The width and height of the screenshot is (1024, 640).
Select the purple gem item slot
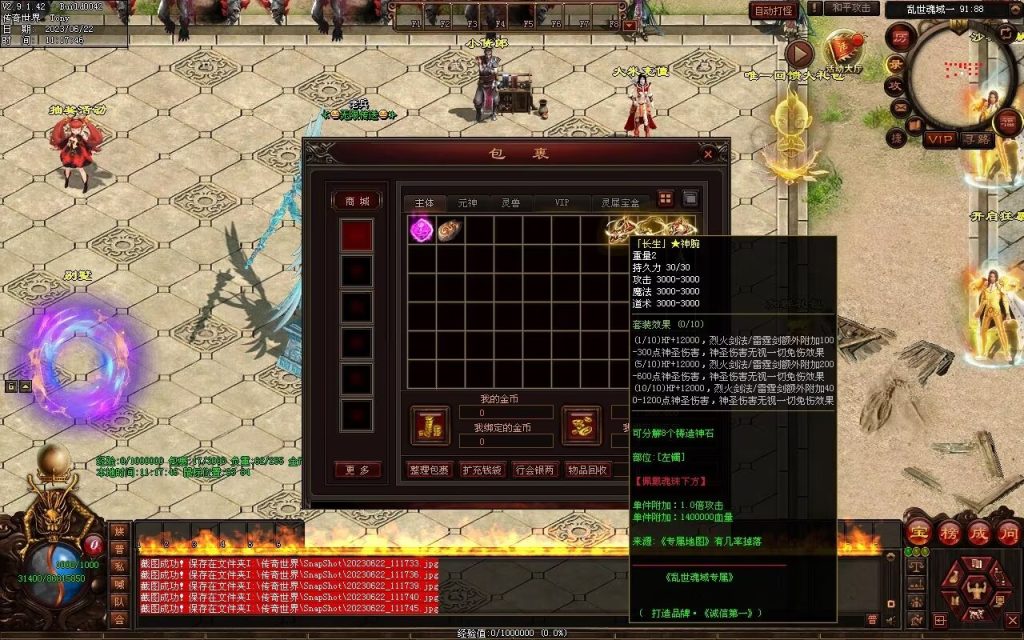pyautogui.click(x=421, y=230)
